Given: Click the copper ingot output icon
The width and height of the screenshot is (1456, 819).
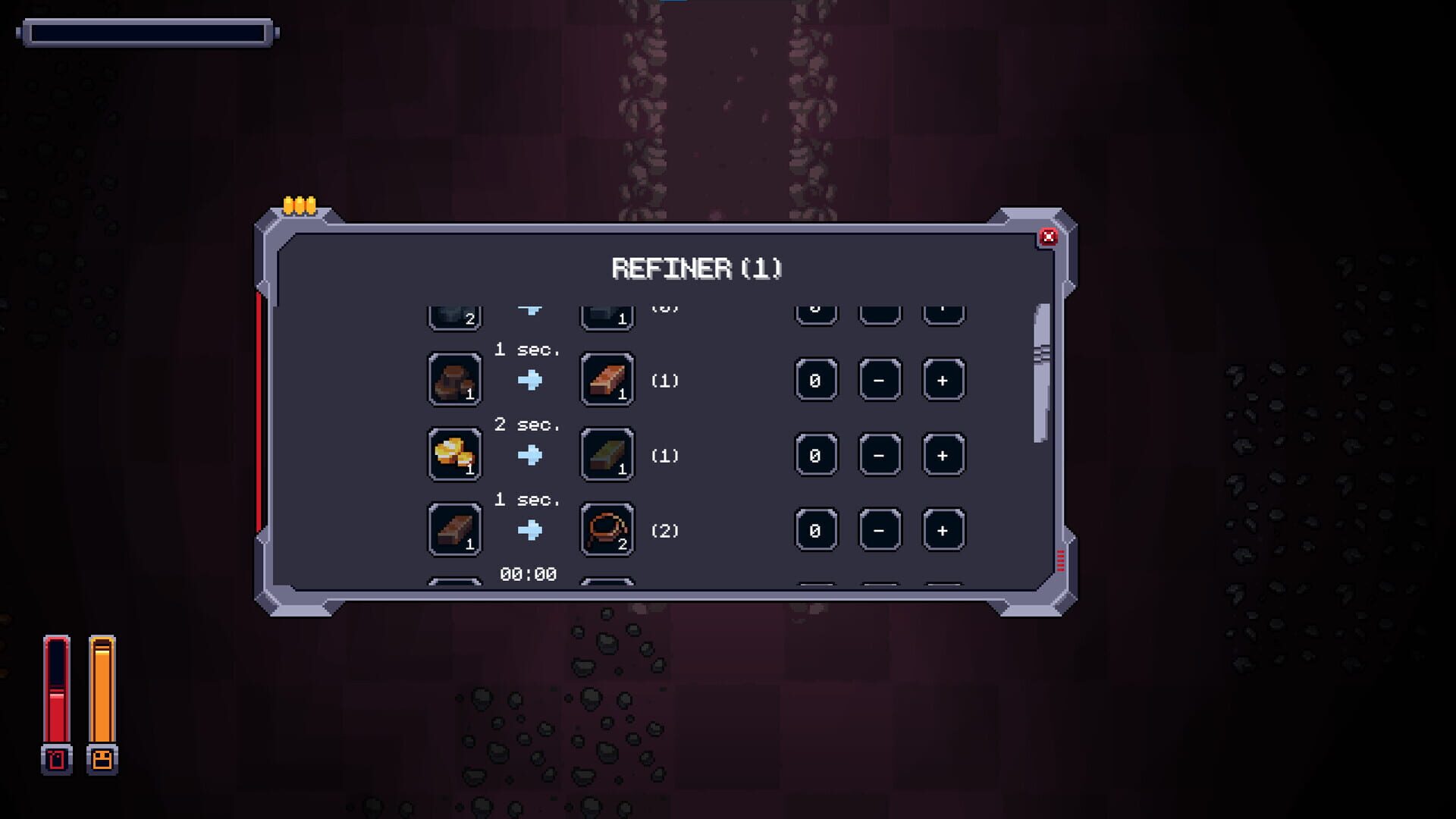Looking at the screenshot, I should coord(605,379).
